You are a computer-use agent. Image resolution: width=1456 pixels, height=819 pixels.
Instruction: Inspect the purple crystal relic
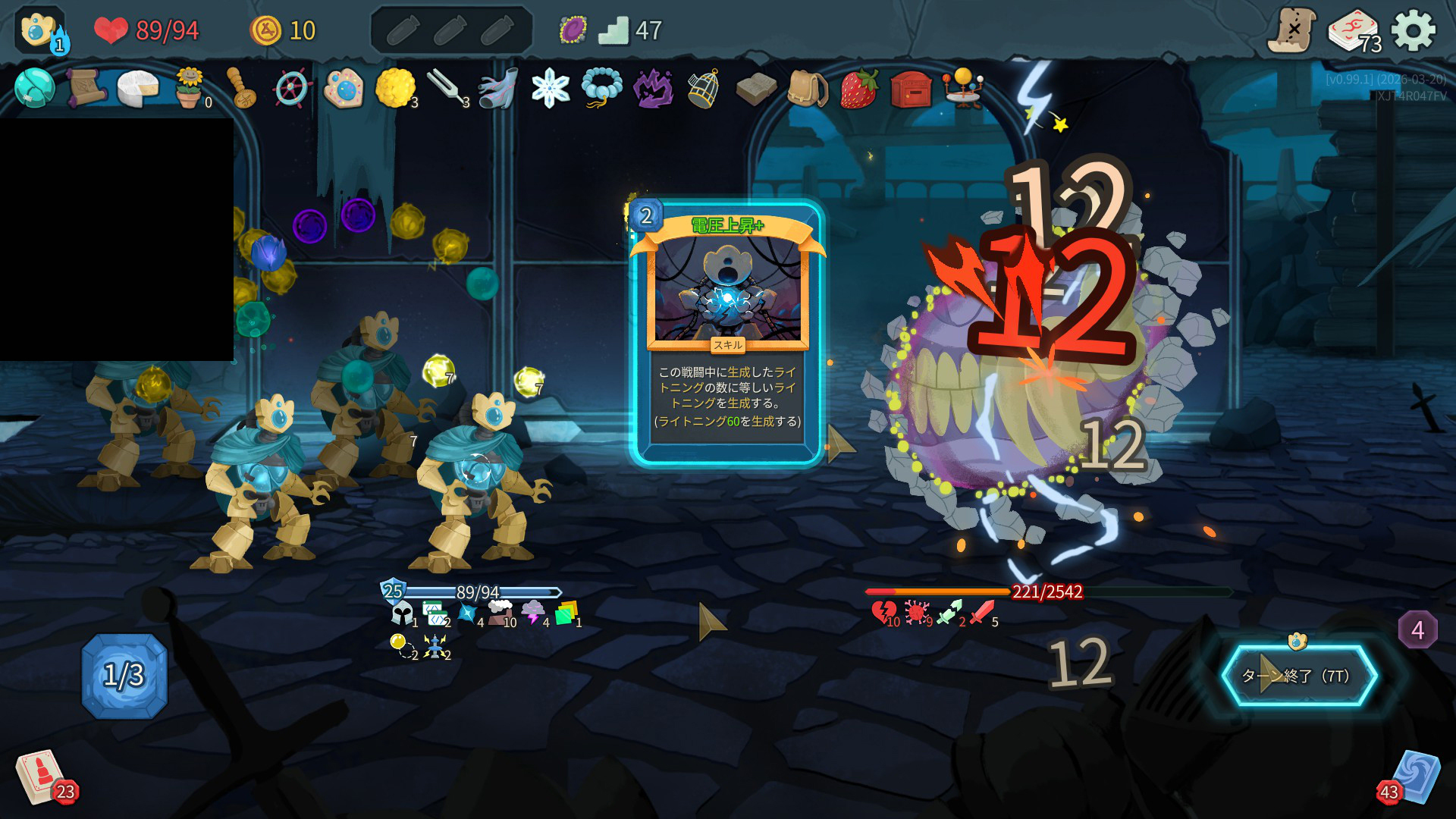click(652, 89)
